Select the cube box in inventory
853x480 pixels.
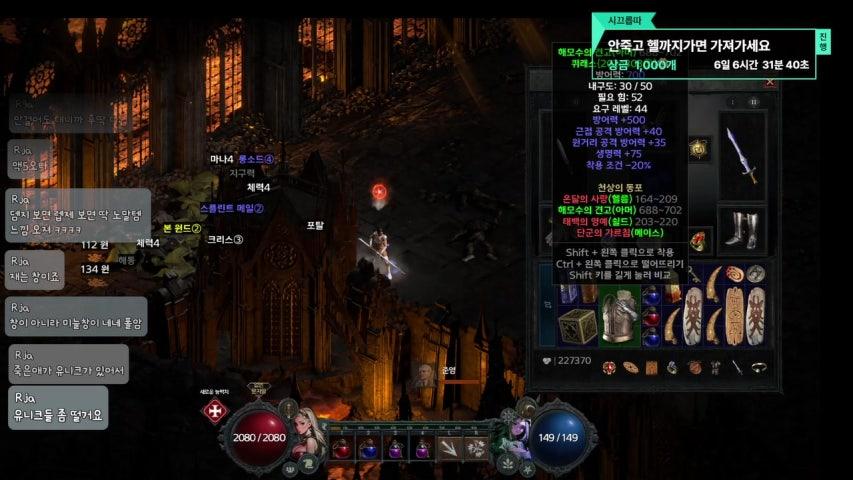point(577,327)
